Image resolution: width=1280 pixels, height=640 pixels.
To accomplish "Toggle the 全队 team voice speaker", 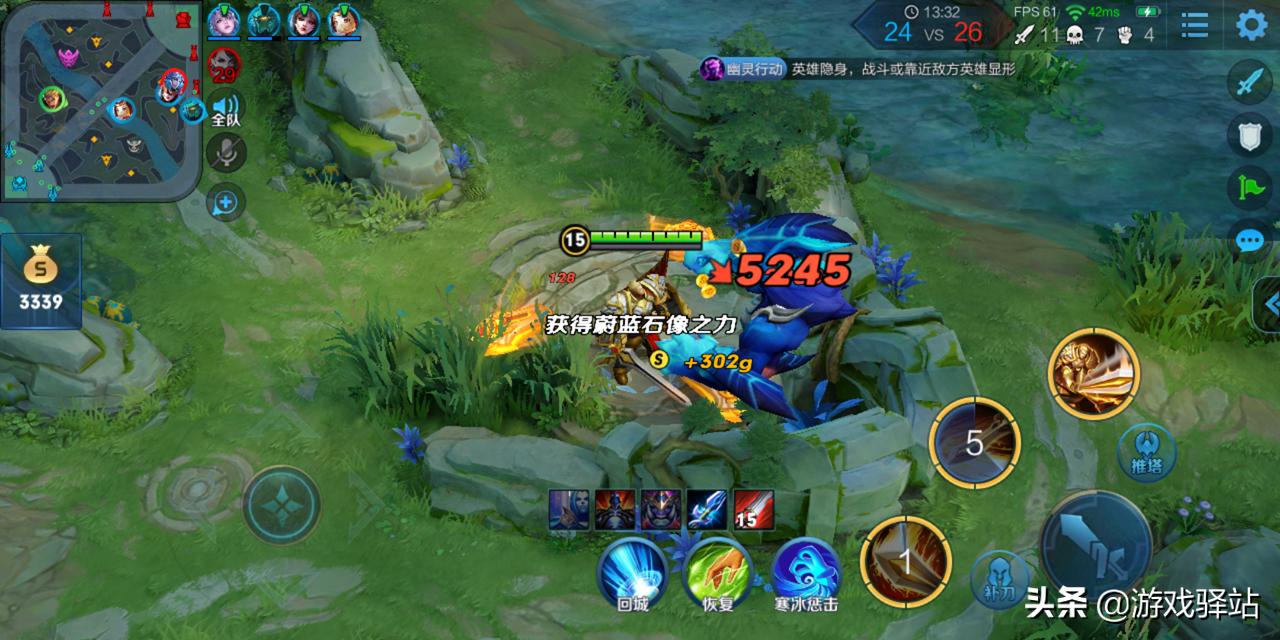I will 226,109.
